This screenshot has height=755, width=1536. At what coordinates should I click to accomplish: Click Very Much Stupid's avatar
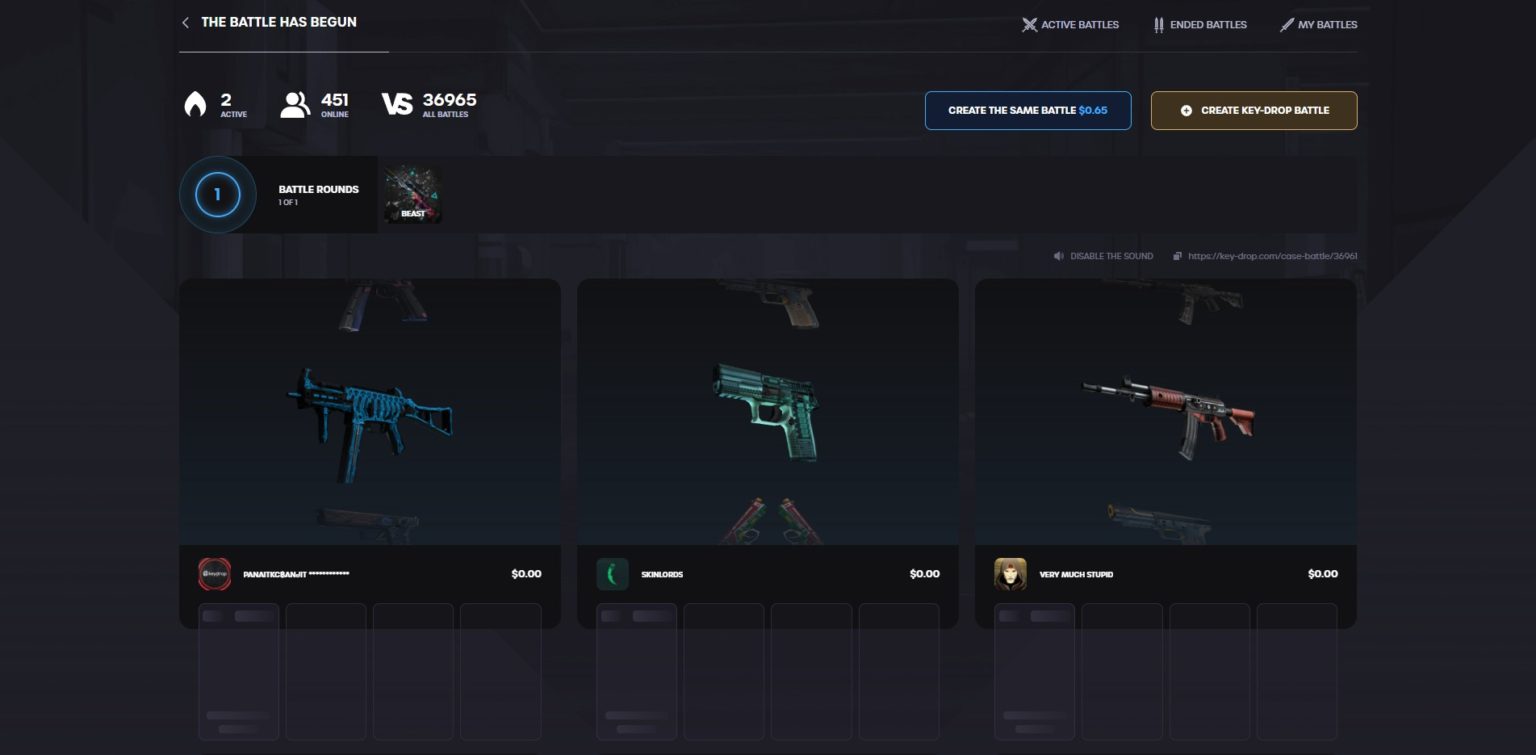pos(1010,574)
